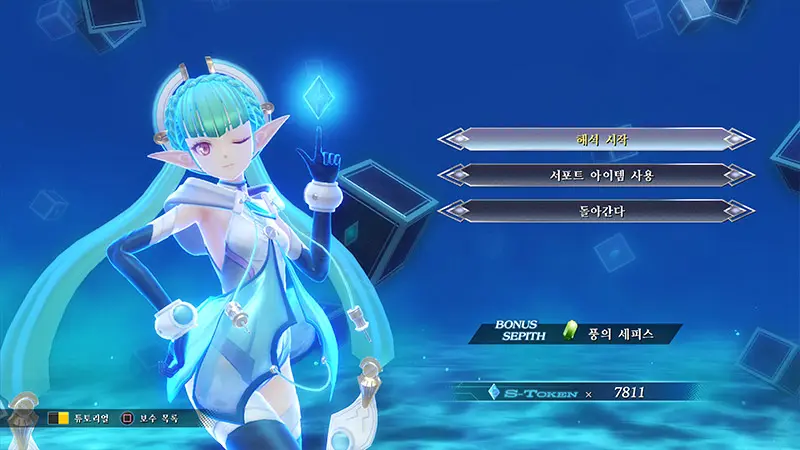Select the 해석 시작 menu option
Viewport: 800px width, 450px height.
point(596,139)
